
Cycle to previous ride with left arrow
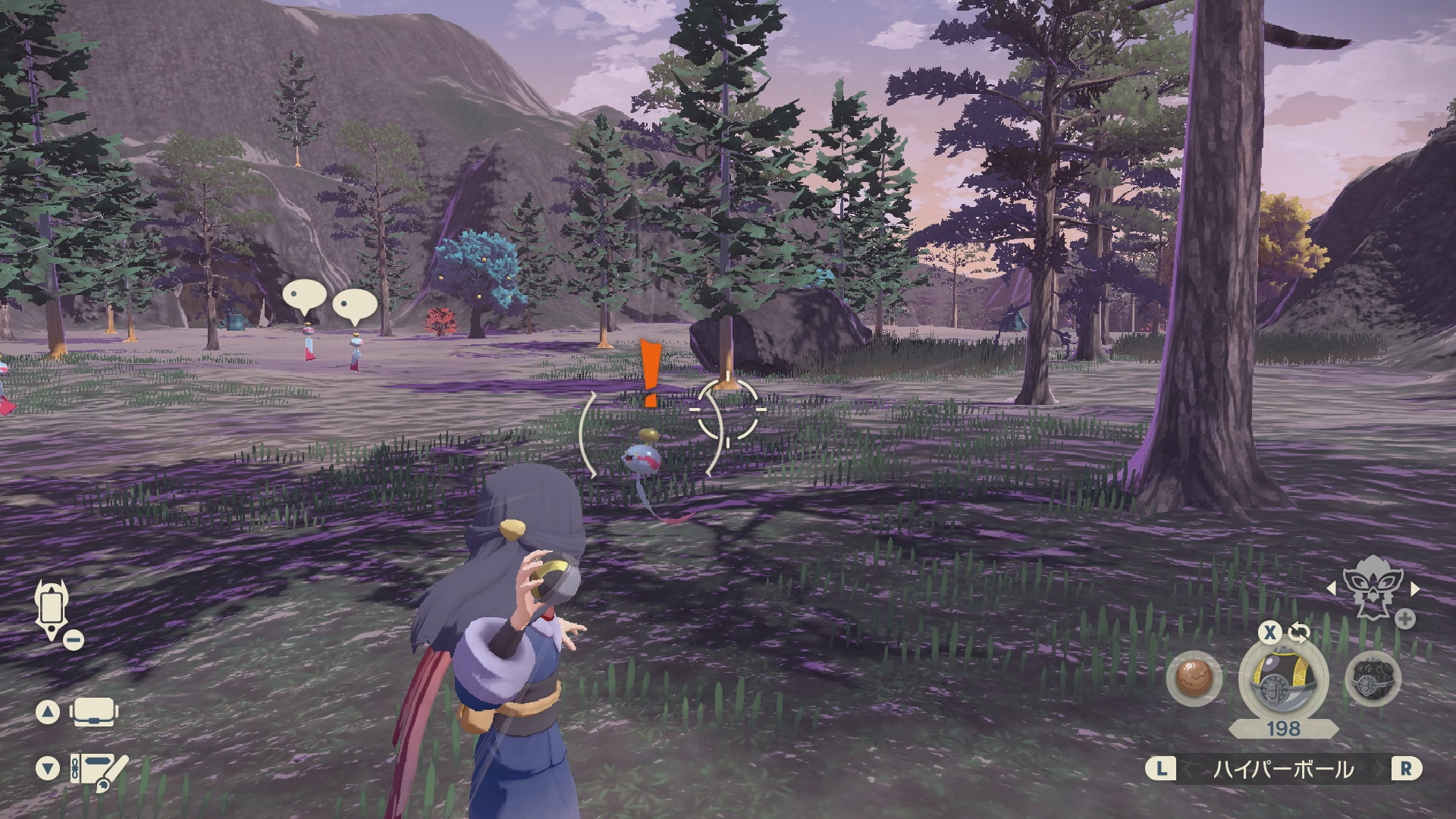point(1331,588)
